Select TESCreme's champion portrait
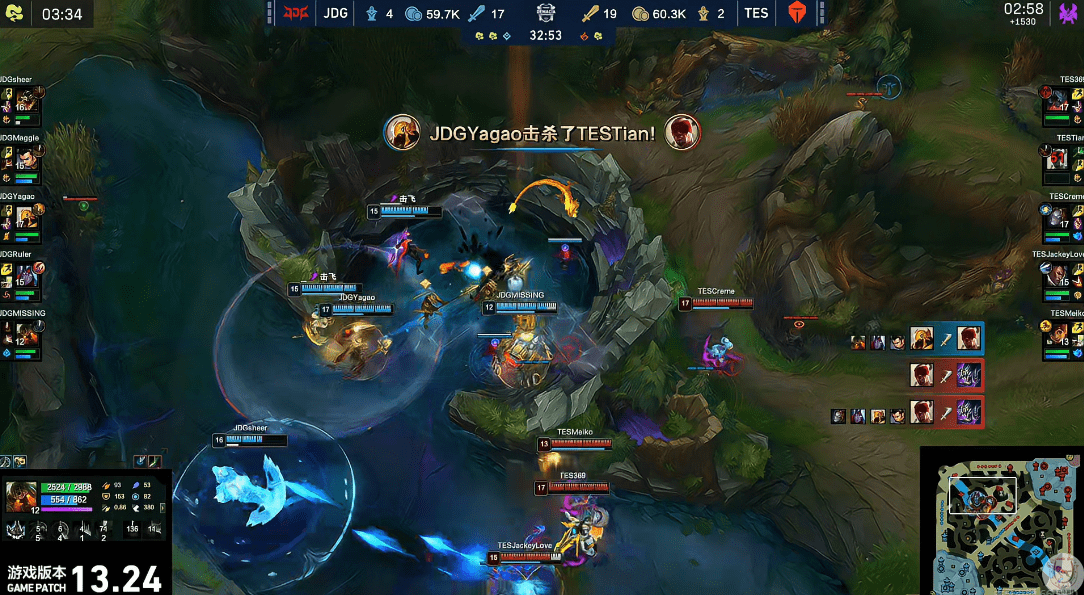This screenshot has width=1084, height=595. click(x=1057, y=217)
